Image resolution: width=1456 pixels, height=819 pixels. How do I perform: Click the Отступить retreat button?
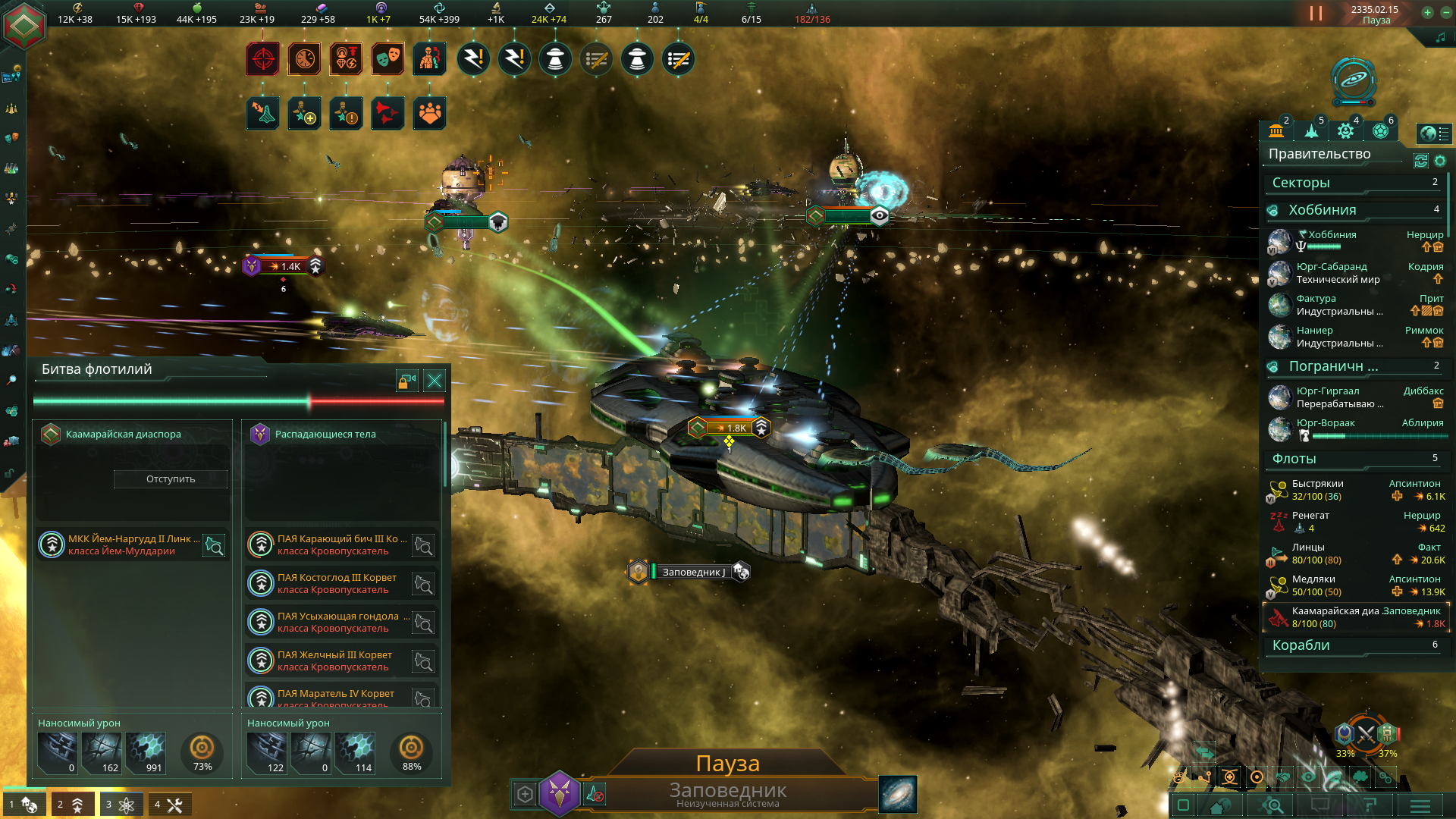(x=171, y=479)
